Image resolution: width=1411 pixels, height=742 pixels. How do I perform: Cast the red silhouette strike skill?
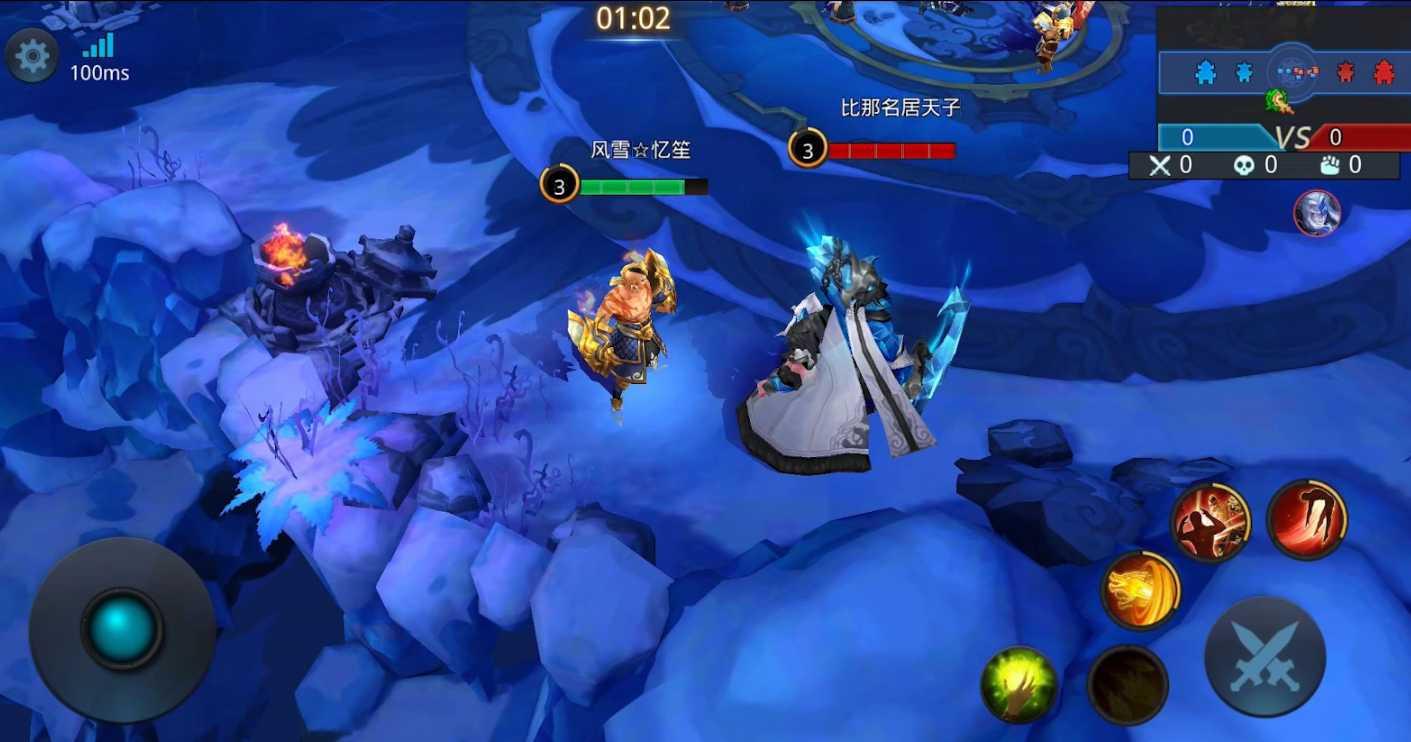pyautogui.click(x=1211, y=522)
